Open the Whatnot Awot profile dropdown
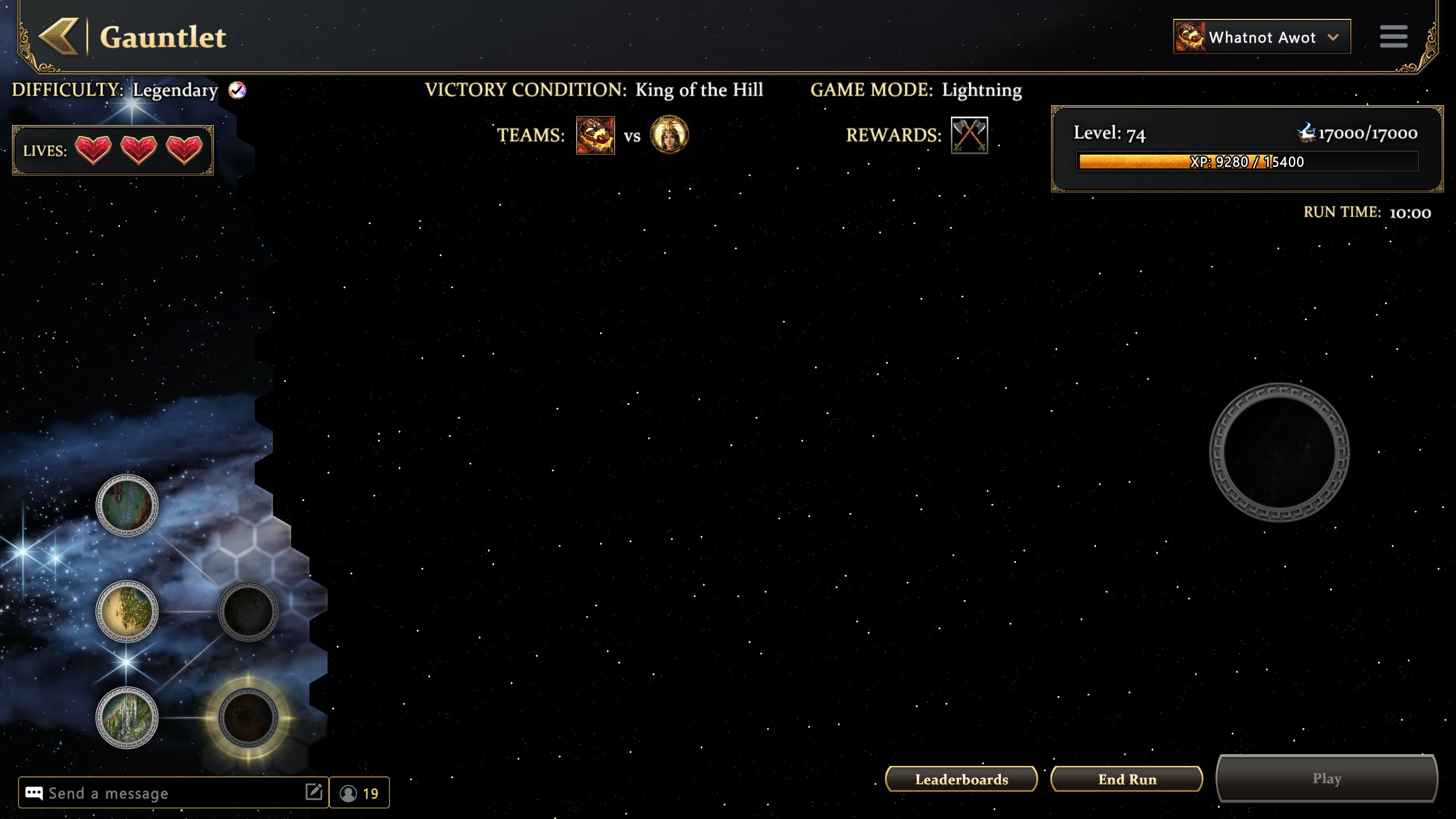The image size is (1456, 819). click(x=1261, y=37)
